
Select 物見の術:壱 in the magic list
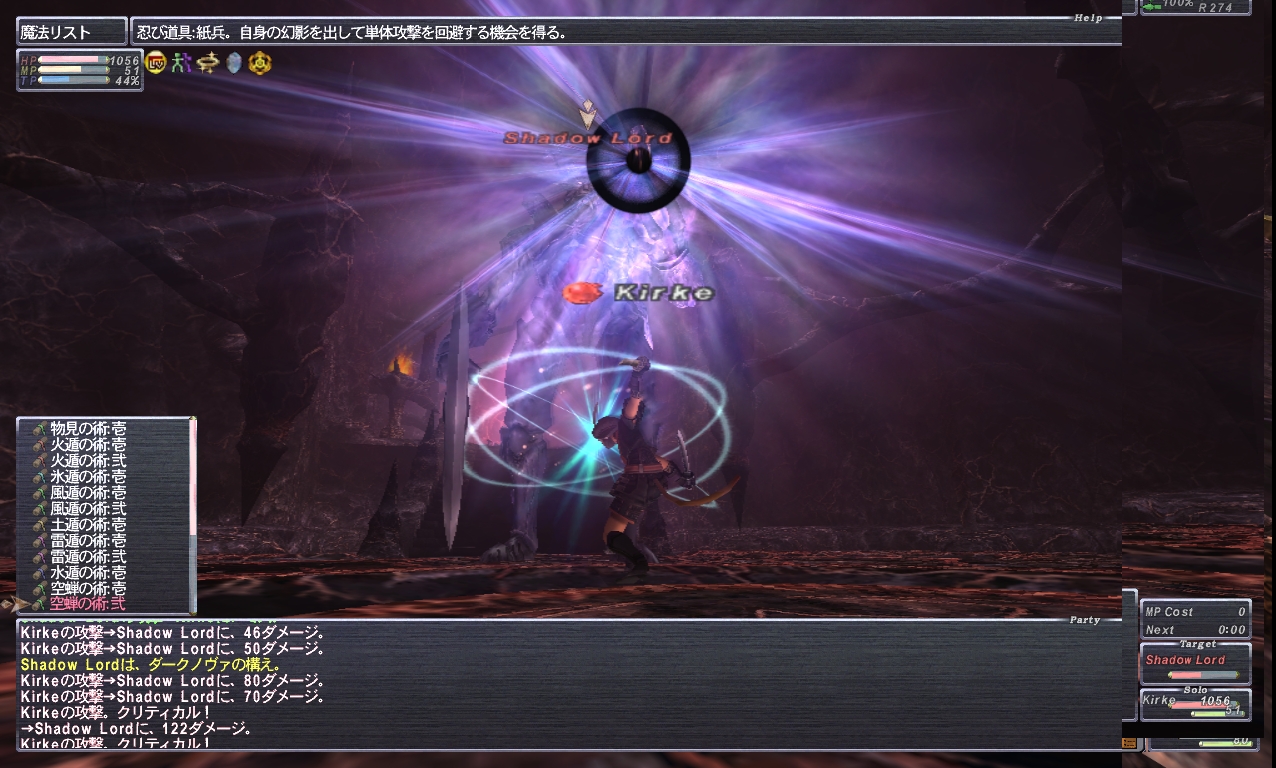88,429
